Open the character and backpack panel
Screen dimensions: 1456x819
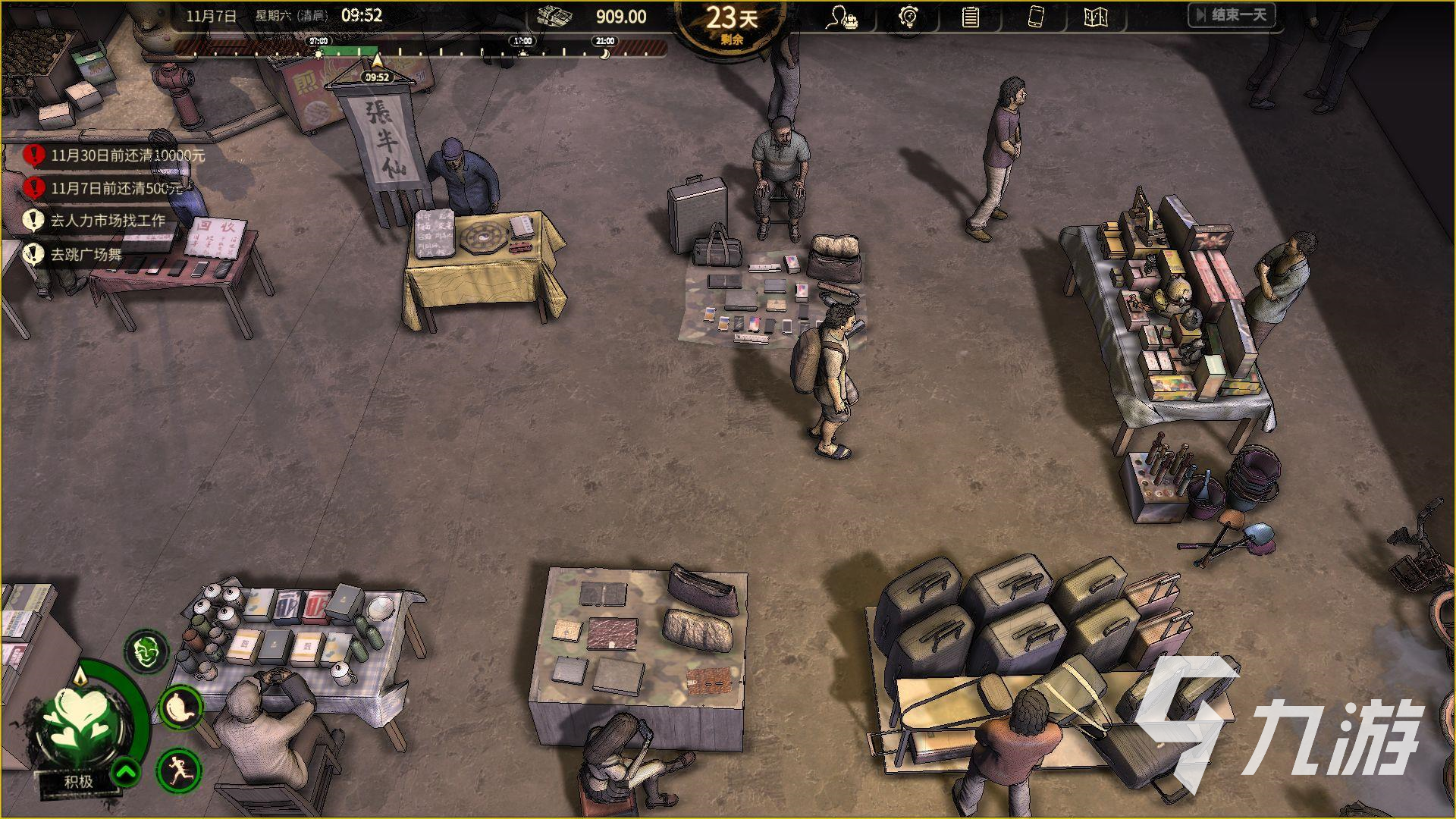[x=842, y=17]
